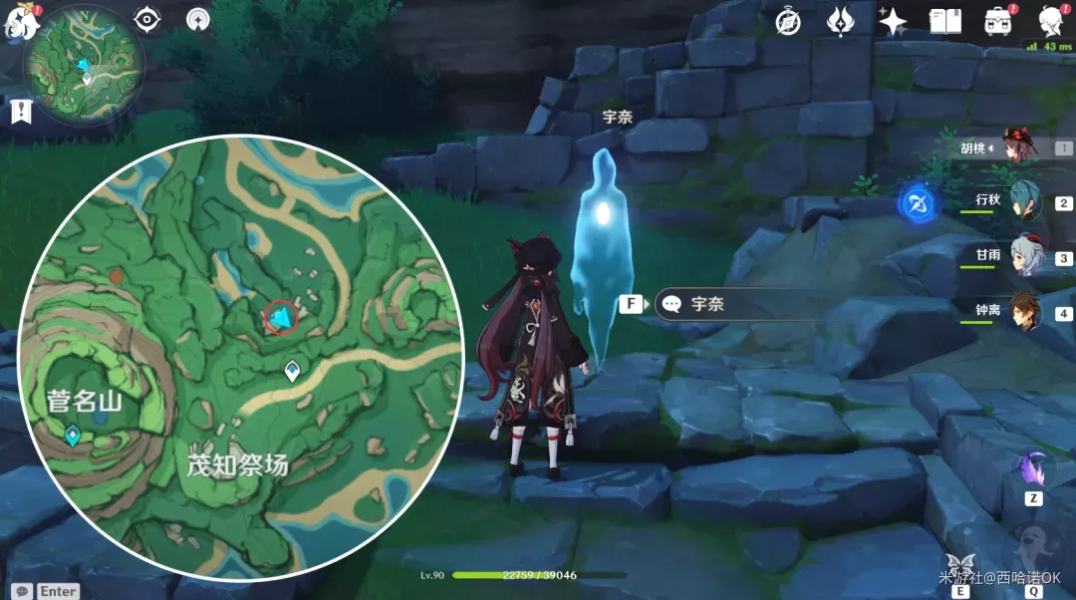This screenshot has height=600, width=1076.
Task: Switch to party member 钟离
Action: 1025,312
